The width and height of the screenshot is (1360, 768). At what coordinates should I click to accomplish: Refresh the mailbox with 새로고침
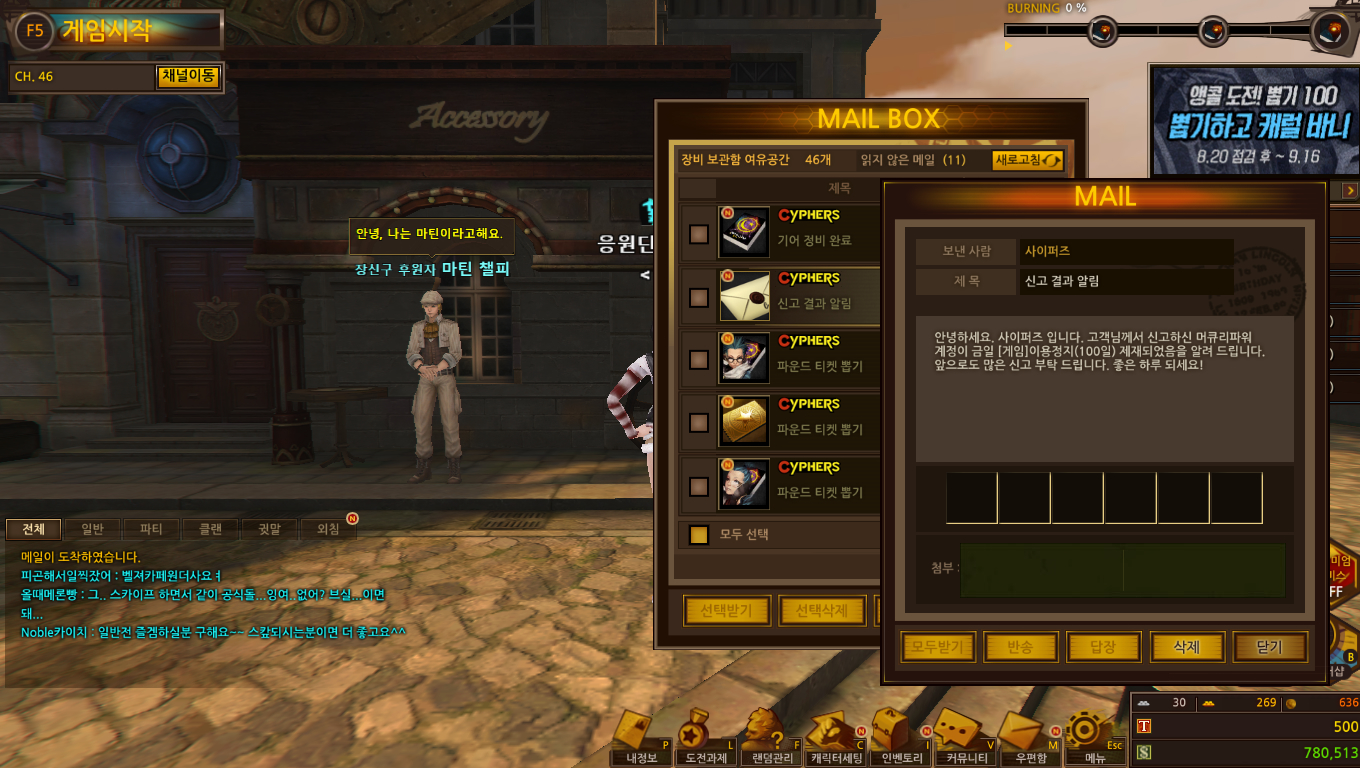(x=1027, y=160)
